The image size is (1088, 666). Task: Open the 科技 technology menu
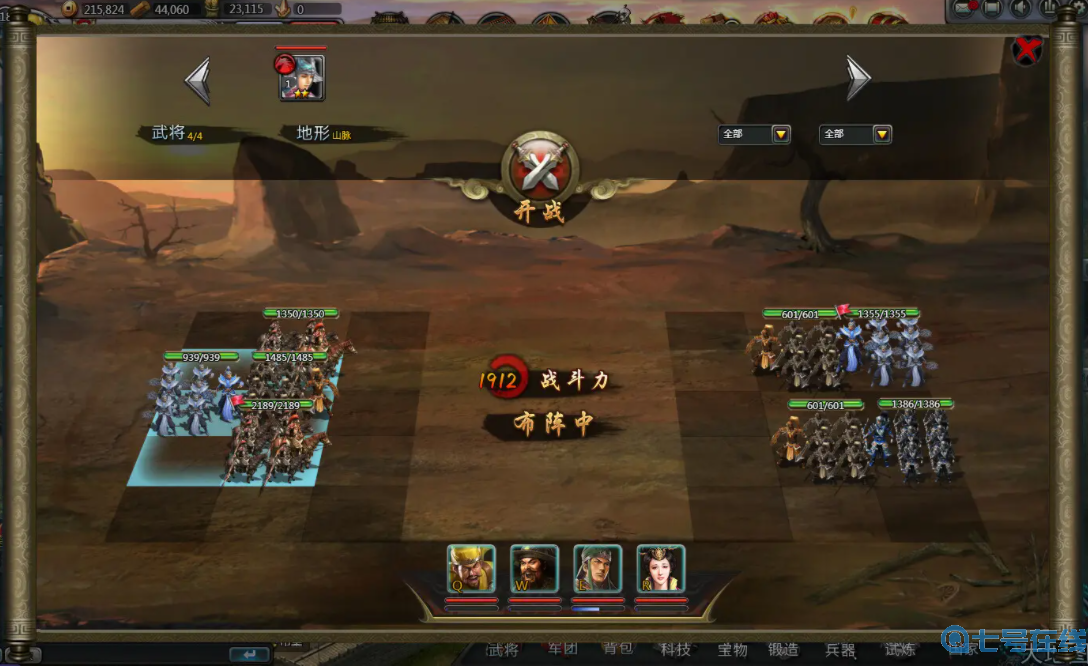pyautogui.click(x=676, y=650)
